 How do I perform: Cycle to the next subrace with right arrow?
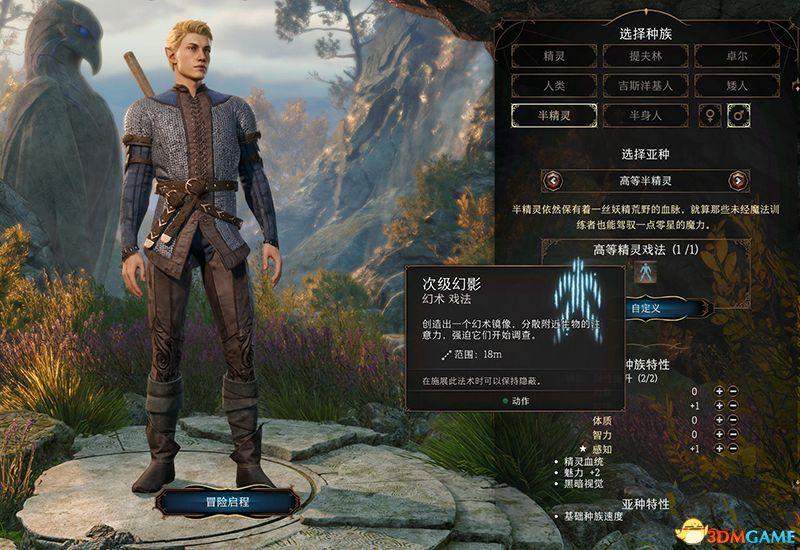tap(738, 180)
